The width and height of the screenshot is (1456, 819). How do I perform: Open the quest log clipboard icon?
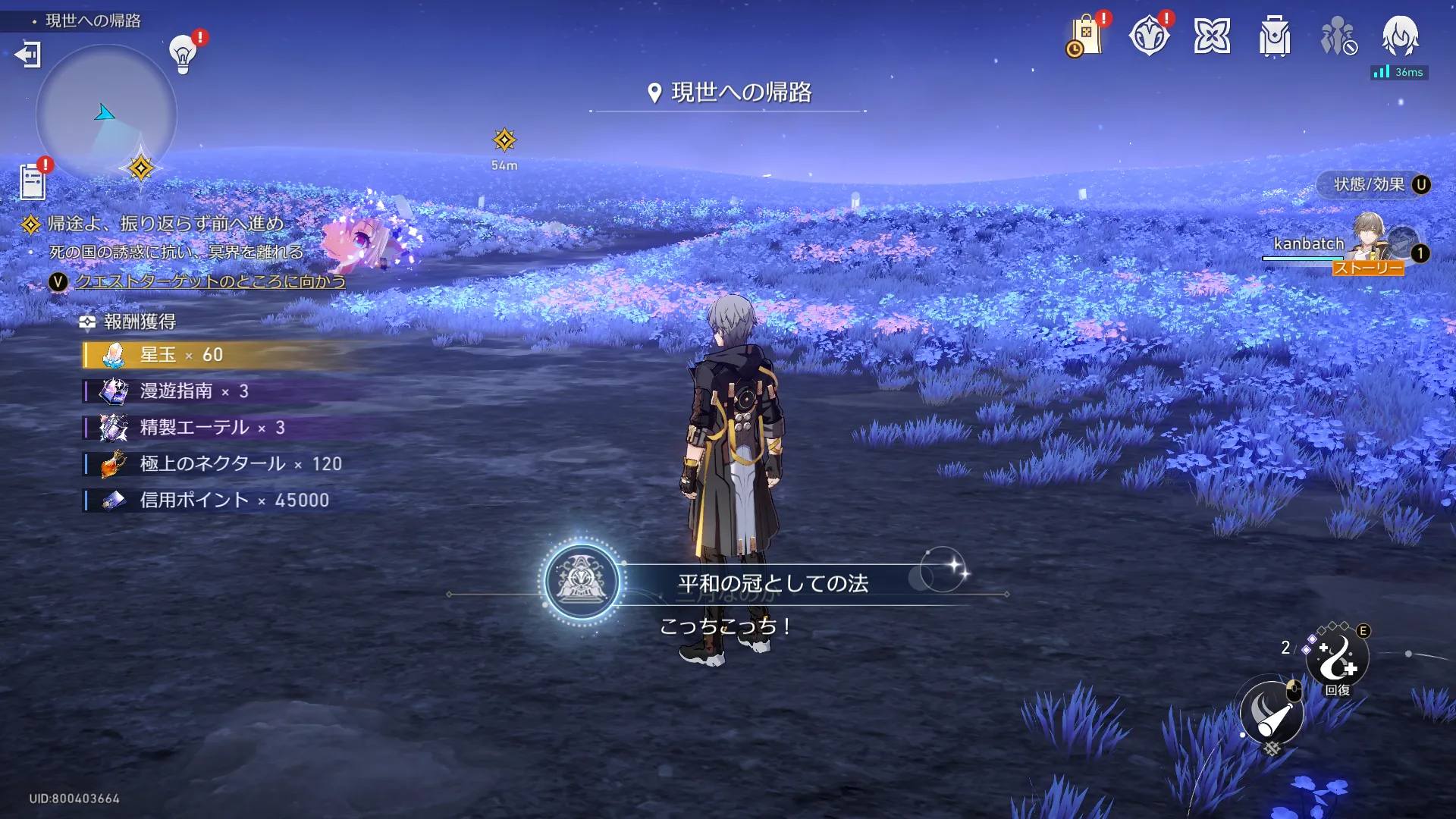tap(33, 182)
